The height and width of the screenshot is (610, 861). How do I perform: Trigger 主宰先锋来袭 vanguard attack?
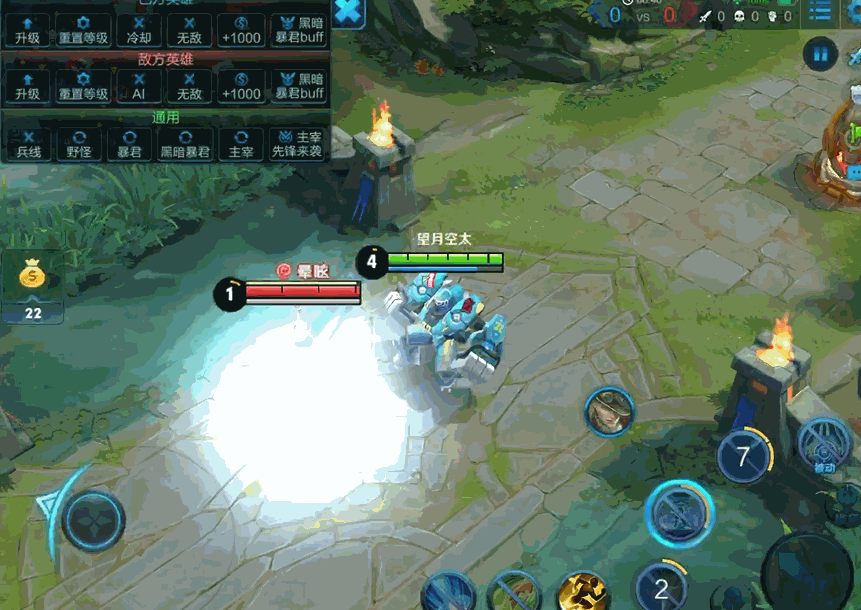click(x=297, y=145)
